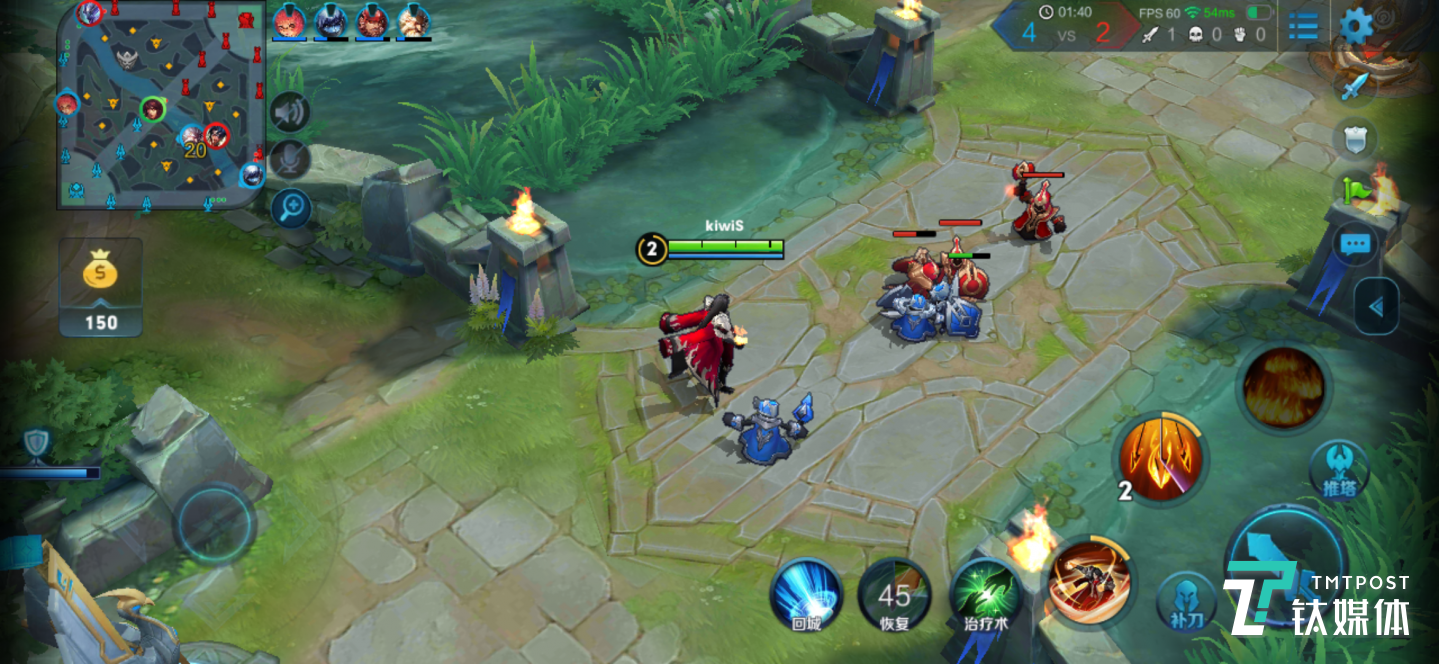Send the shield retreat signal
This screenshot has width=1439, height=664.
point(1354,139)
